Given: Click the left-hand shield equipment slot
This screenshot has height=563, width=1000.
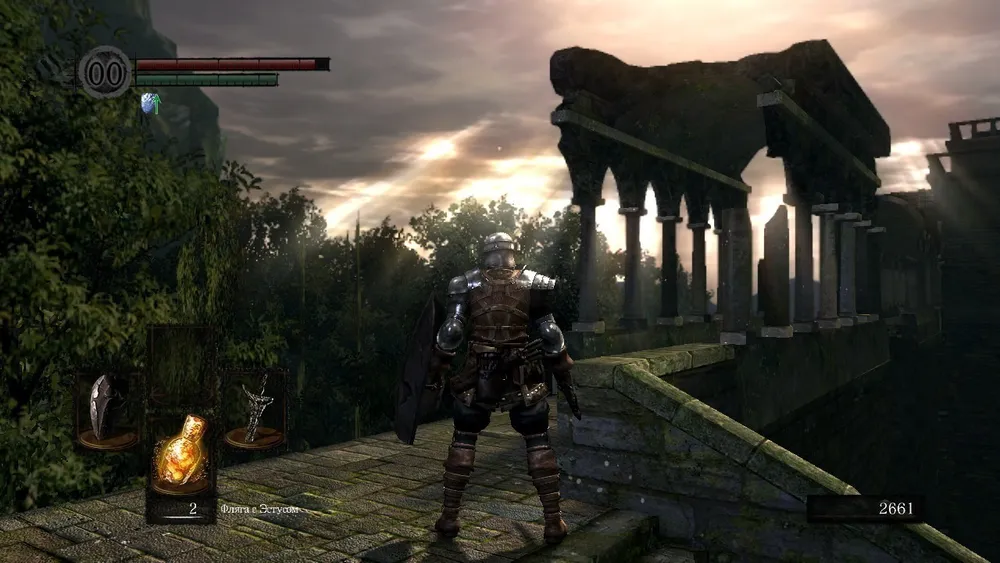Looking at the screenshot, I should (107, 409).
